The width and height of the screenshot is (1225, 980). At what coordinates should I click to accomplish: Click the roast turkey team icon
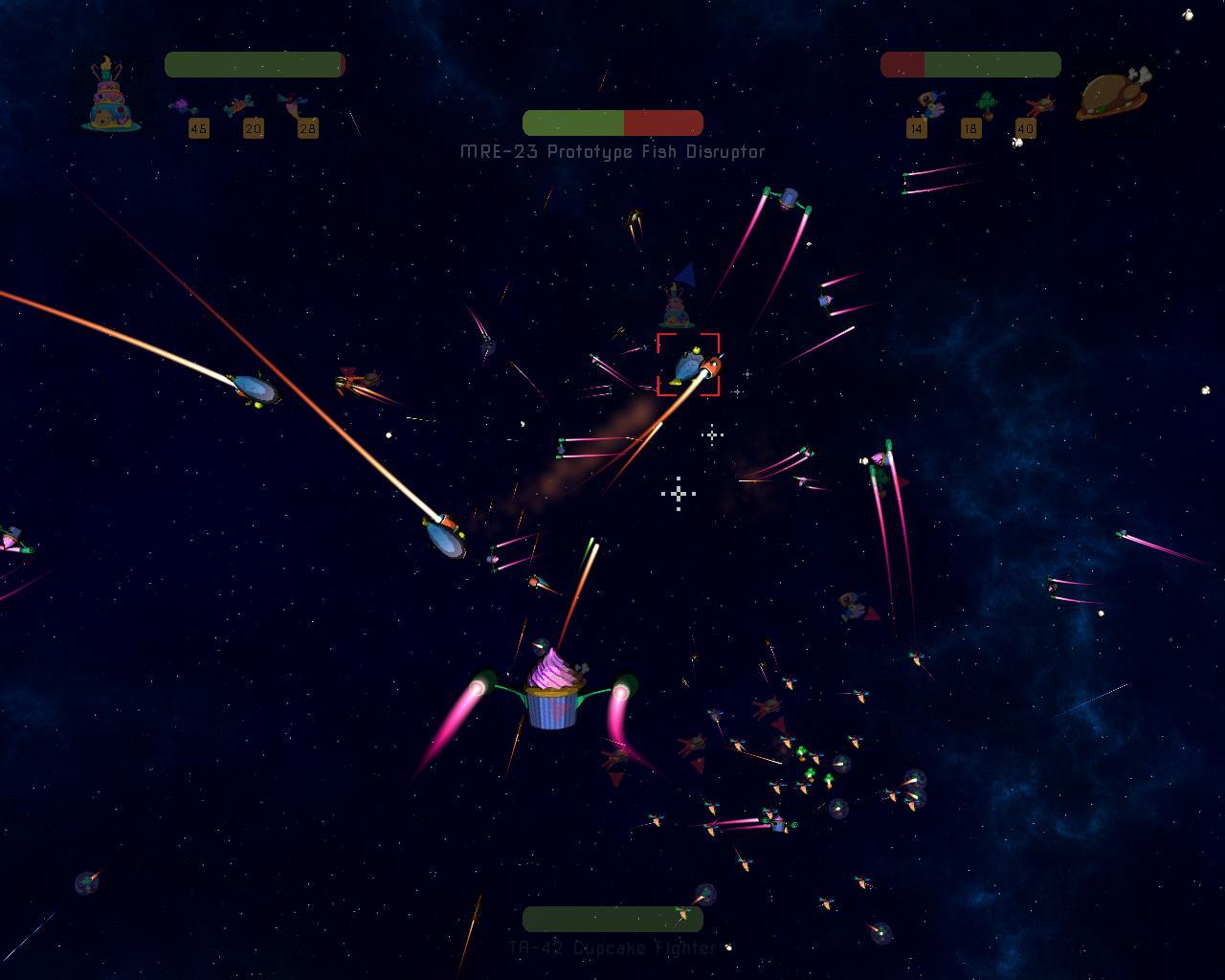coord(1111,95)
